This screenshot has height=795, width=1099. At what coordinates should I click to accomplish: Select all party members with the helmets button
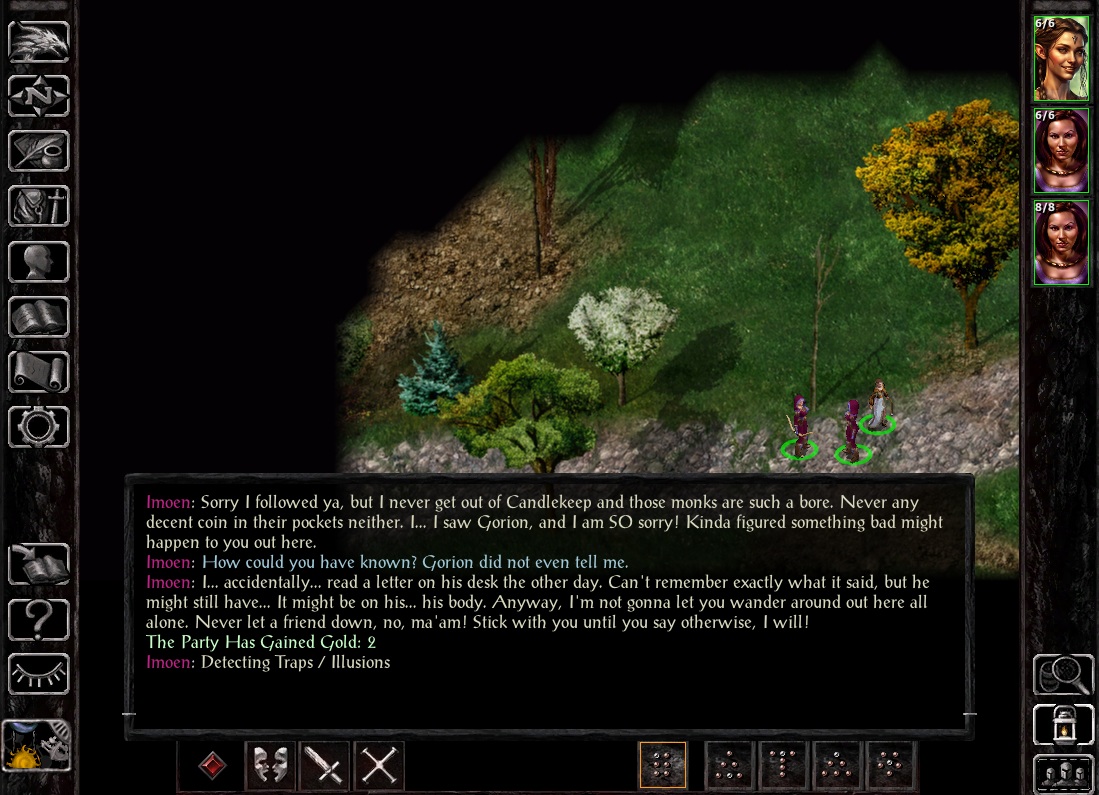(x=1062, y=774)
